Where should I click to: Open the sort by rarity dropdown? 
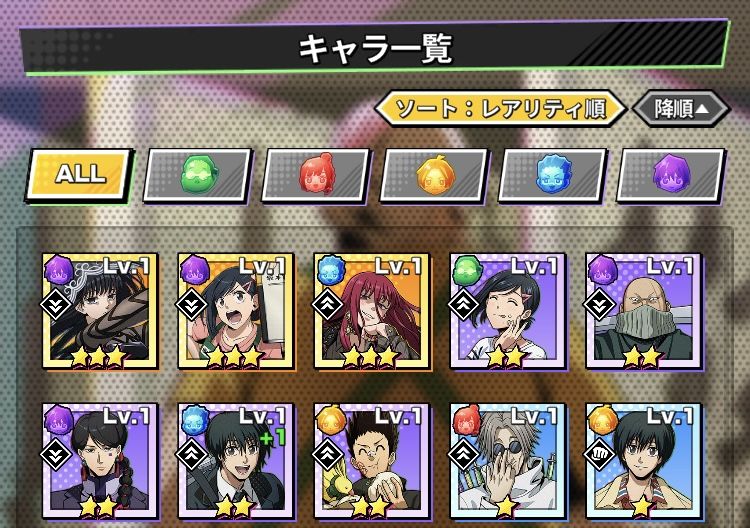(500, 108)
